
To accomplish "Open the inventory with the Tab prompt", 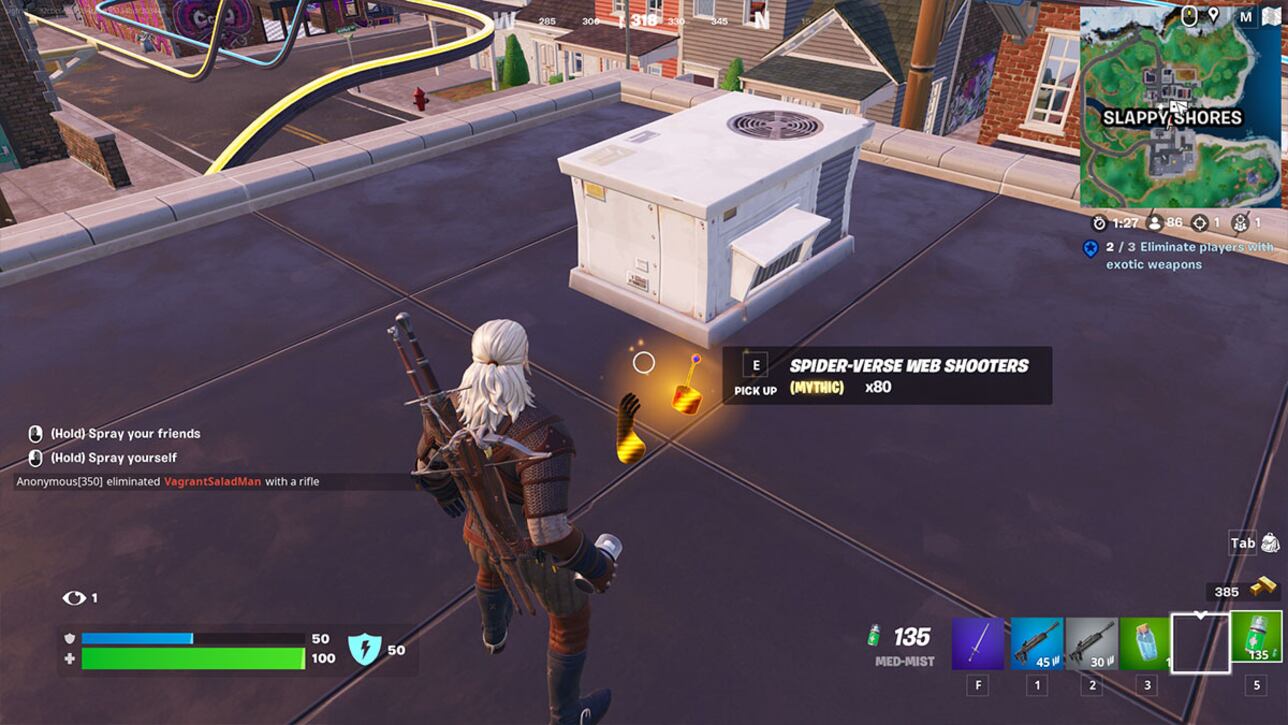I will tap(1242, 542).
